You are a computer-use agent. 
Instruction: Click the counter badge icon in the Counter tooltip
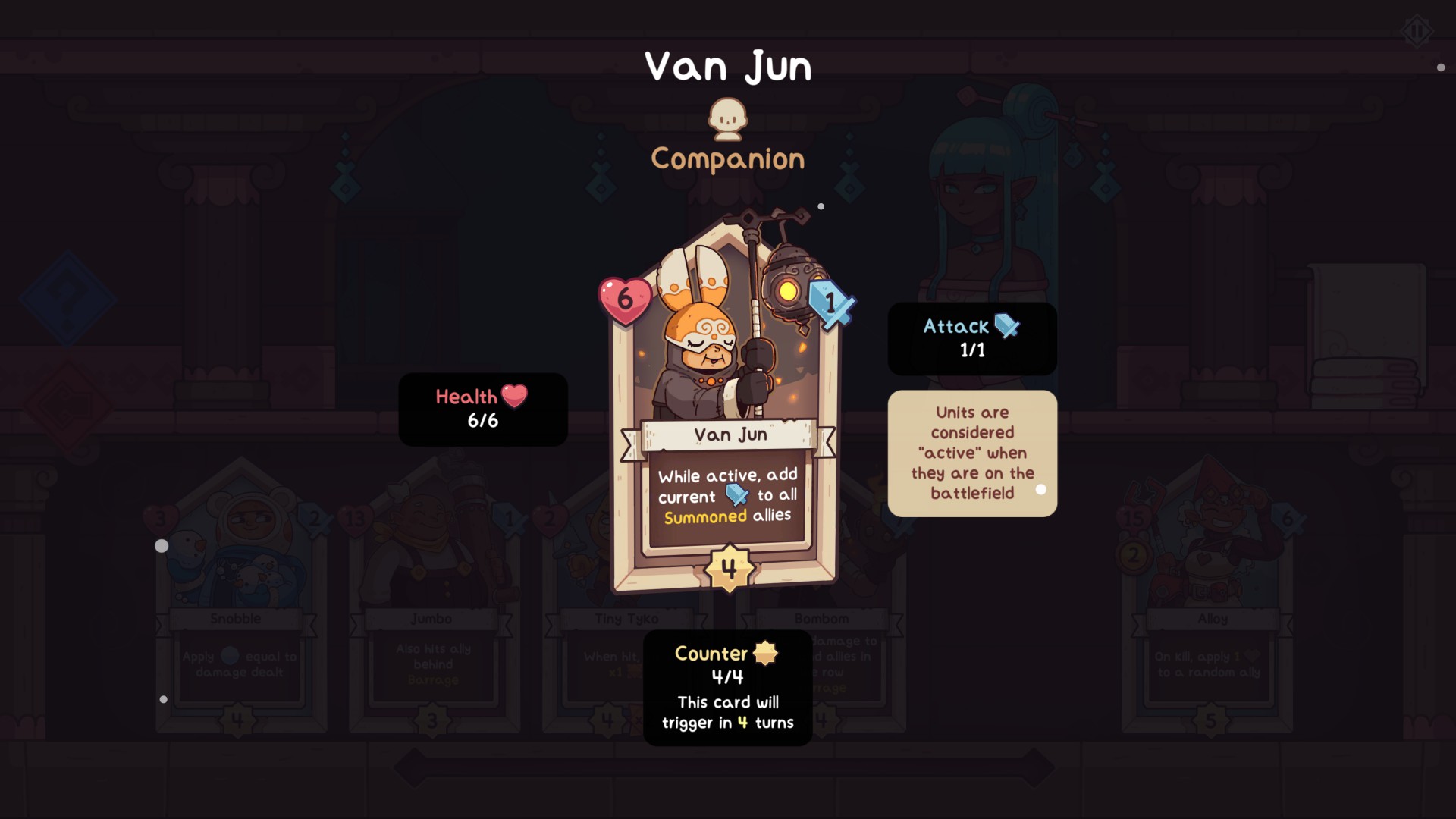coord(764,653)
